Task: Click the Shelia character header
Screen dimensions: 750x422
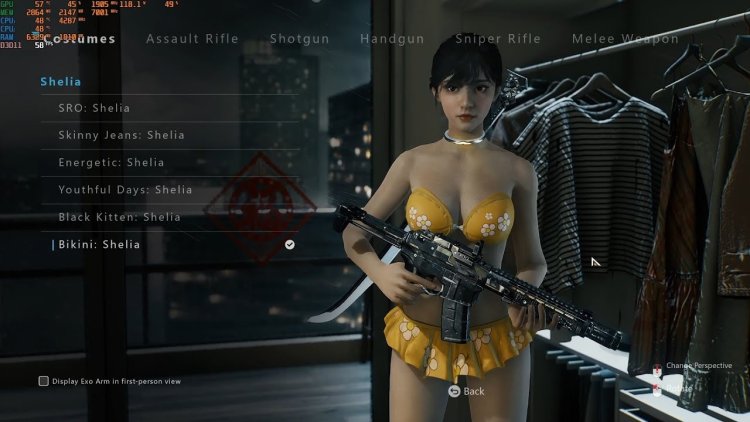Action: (61, 81)
